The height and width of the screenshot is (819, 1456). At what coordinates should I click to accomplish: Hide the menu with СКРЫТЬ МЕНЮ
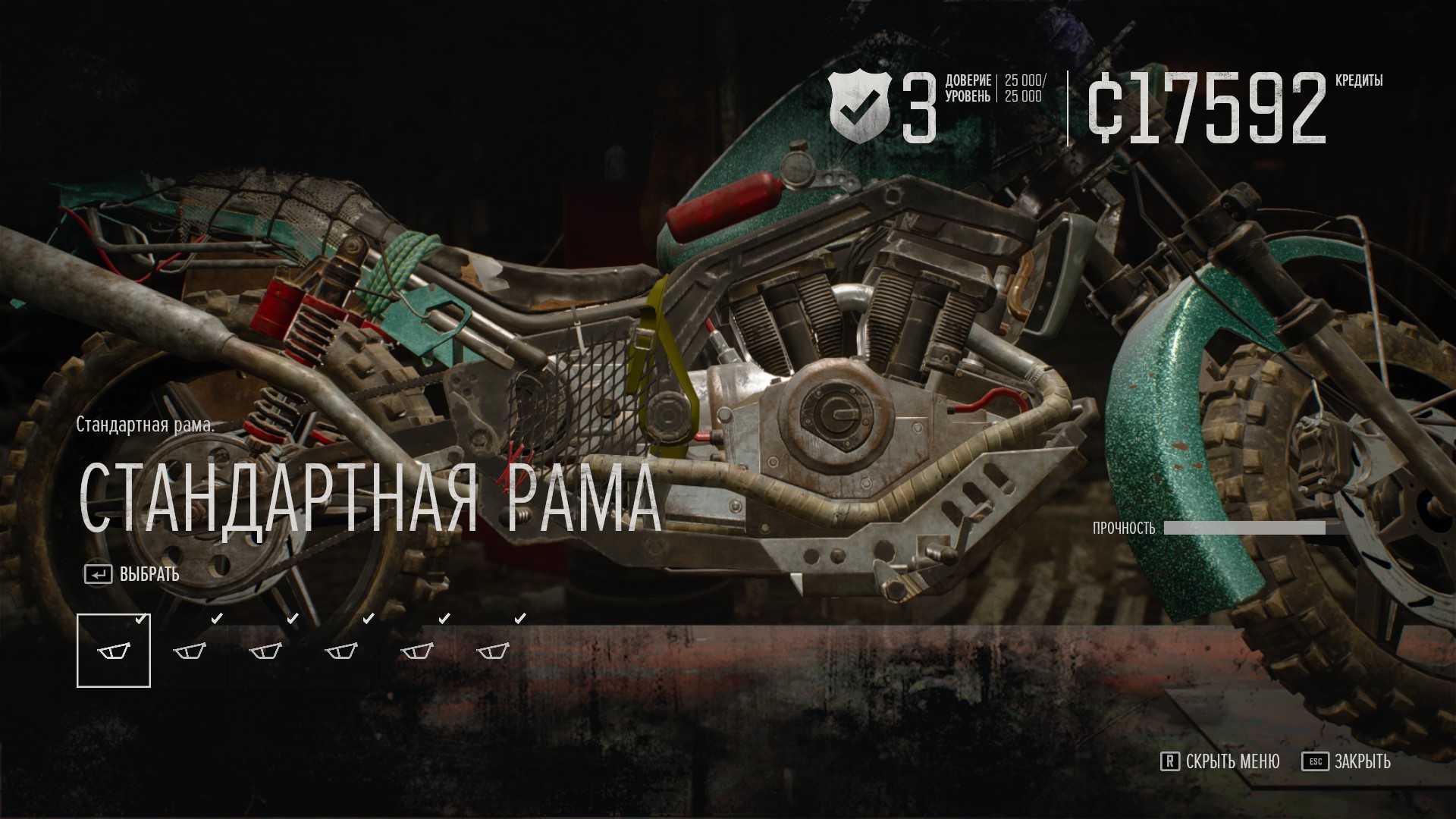point(1220,761)
